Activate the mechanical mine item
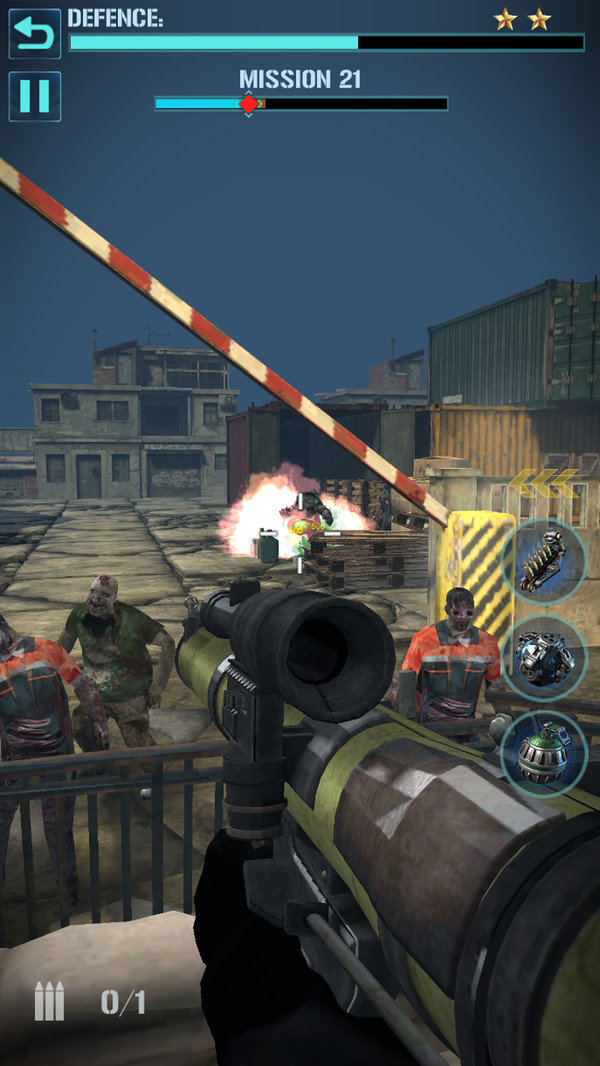 543,657
